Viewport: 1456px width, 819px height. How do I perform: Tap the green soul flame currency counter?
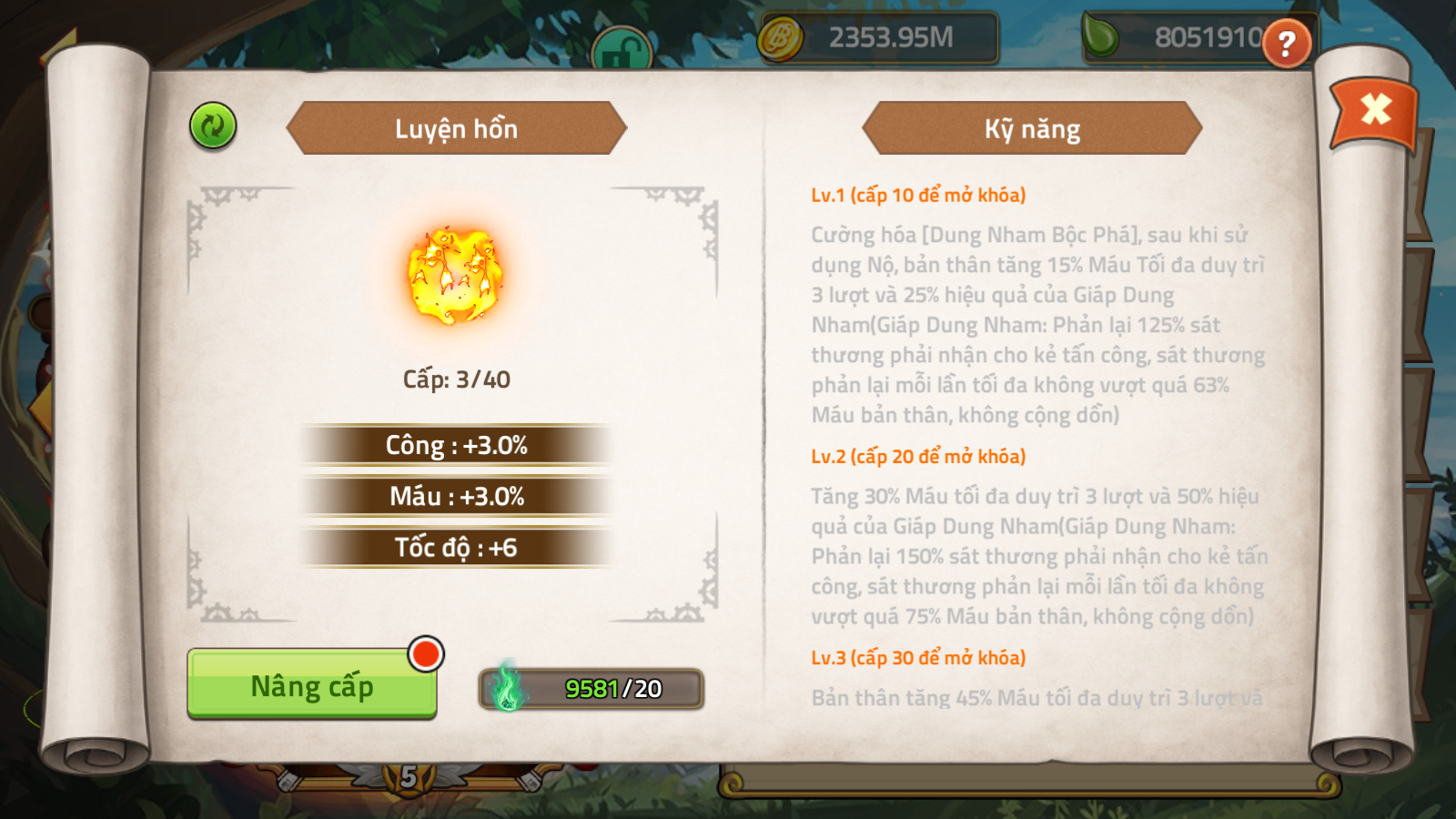click(591, 689)
